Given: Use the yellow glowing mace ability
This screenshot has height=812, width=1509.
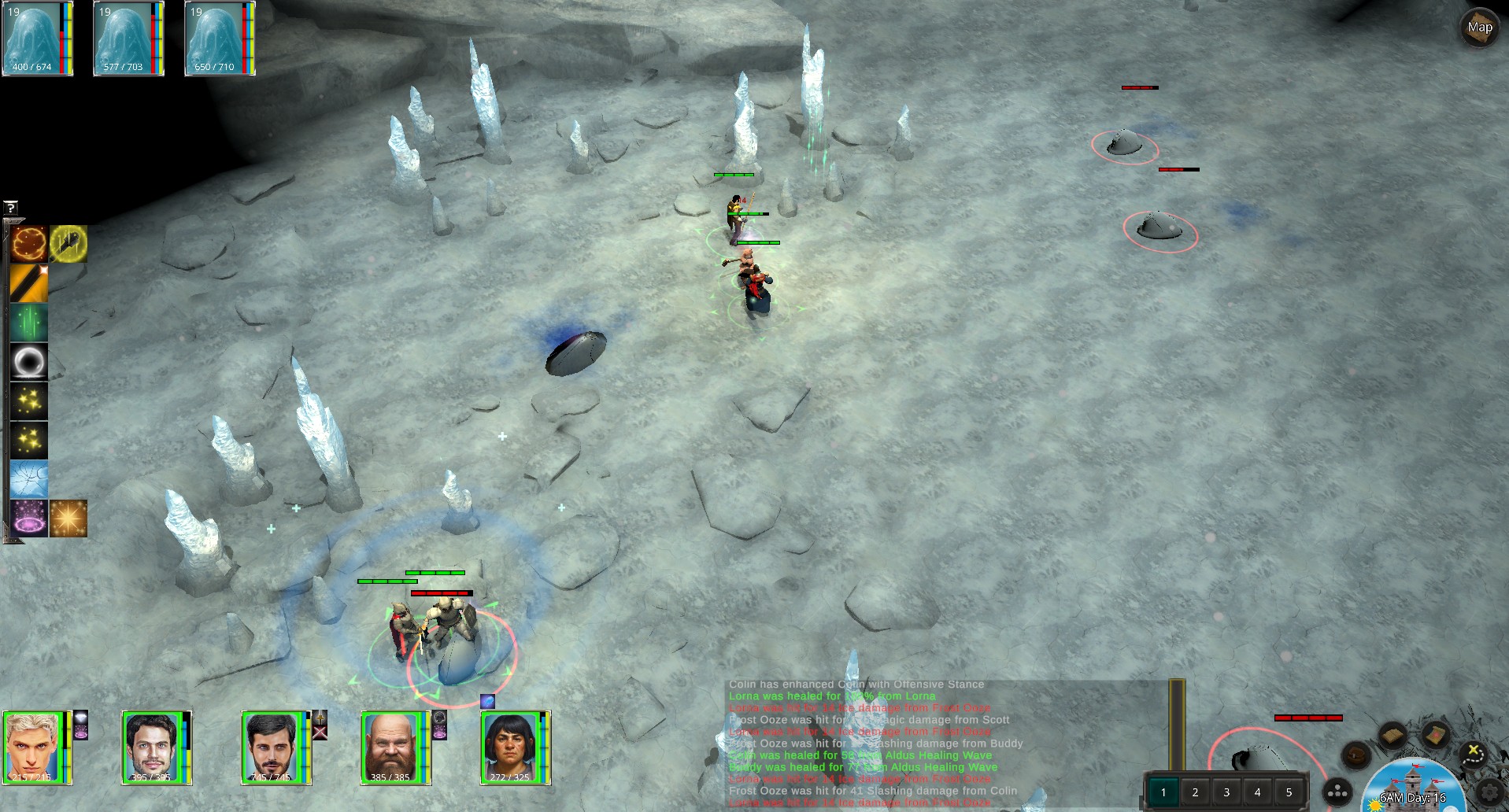Looking at the screenshot, I should tap(68, 244).
